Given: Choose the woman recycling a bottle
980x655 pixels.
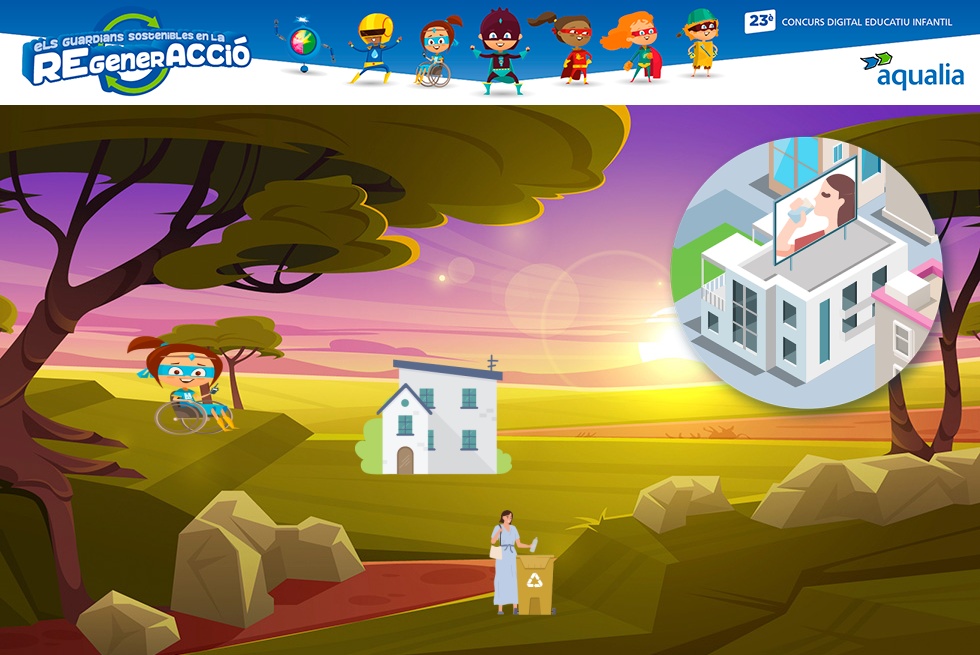Looking at the screenshot, I should coord(508,560).
